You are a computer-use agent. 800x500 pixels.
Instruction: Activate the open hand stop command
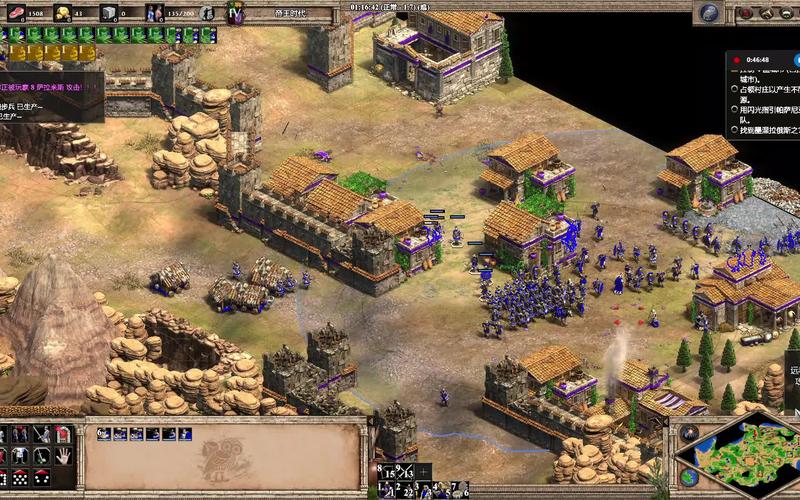(63, 455)
